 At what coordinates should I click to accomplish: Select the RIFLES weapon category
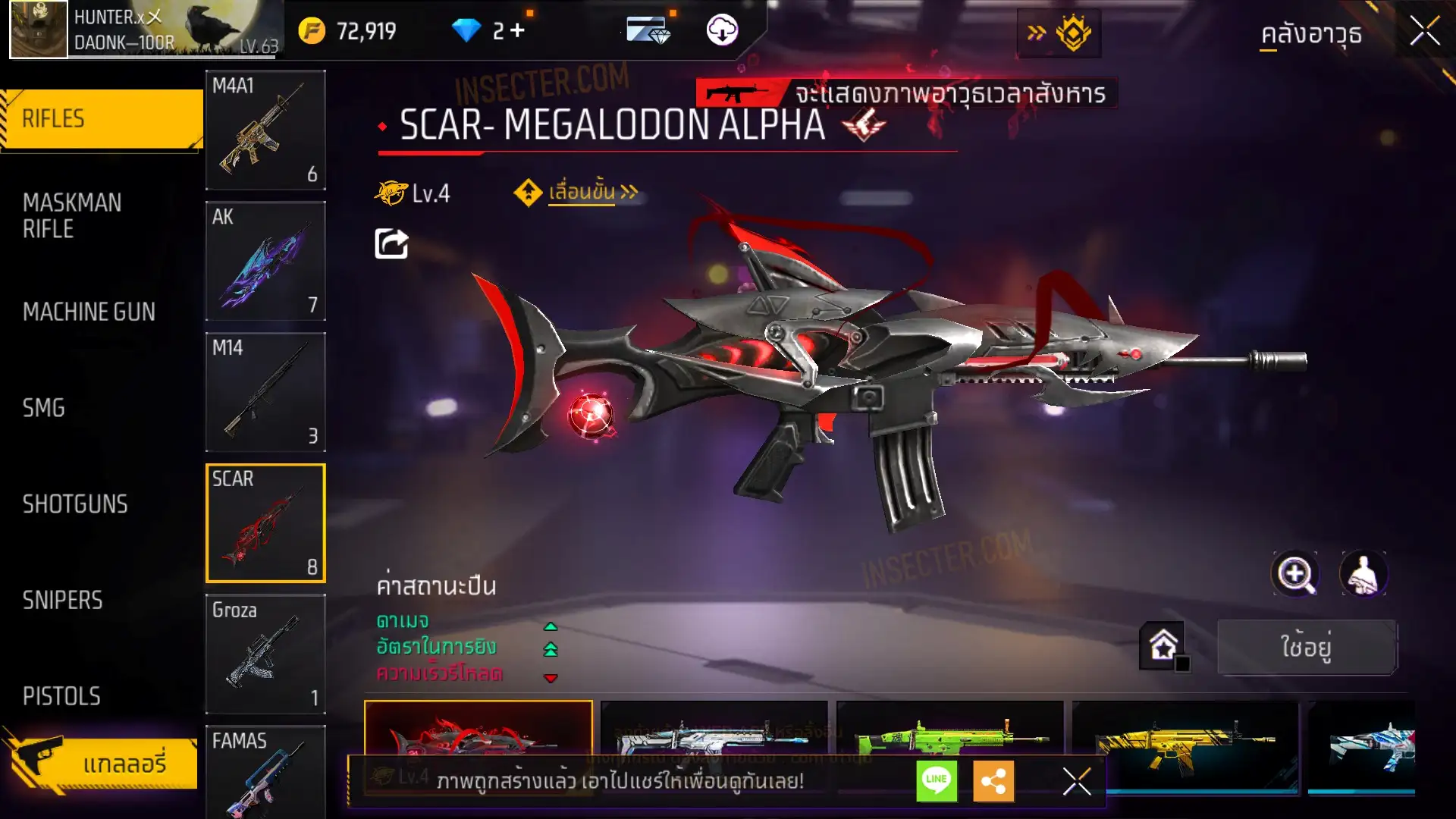pyautogui.click(x=101, y=119)
